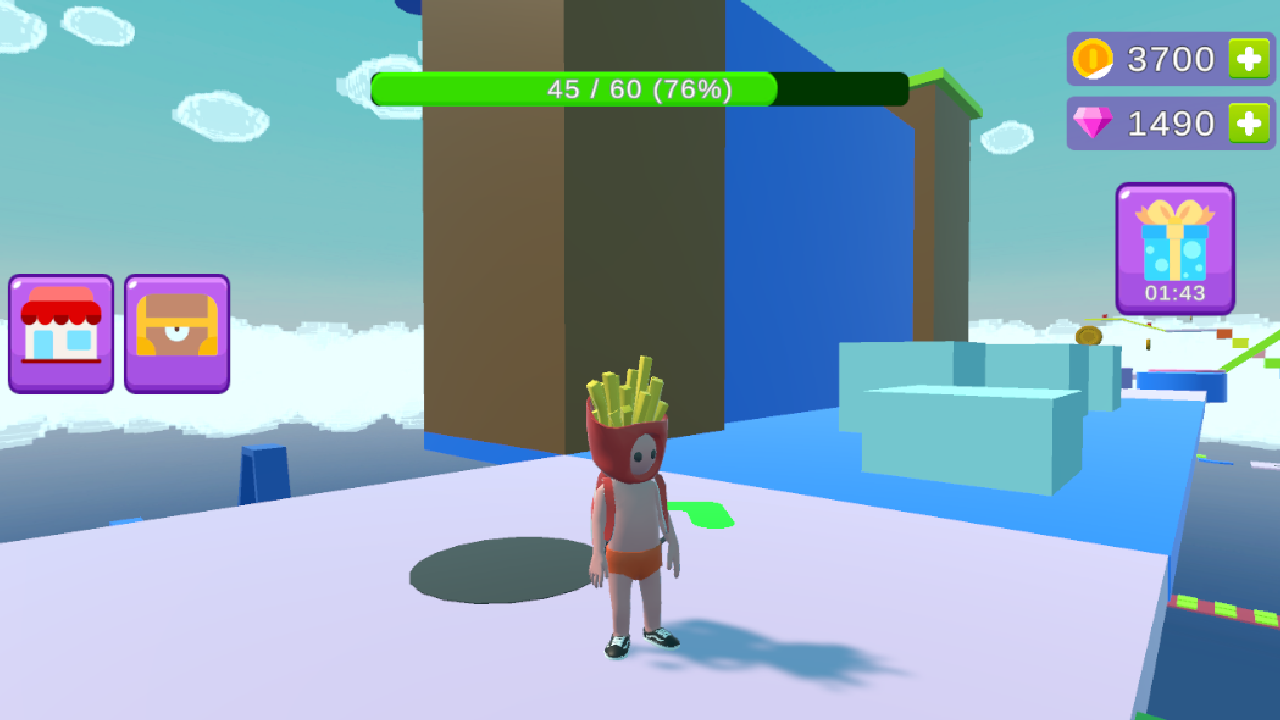Open the Shop with the storefront icon

pos(60,333)
